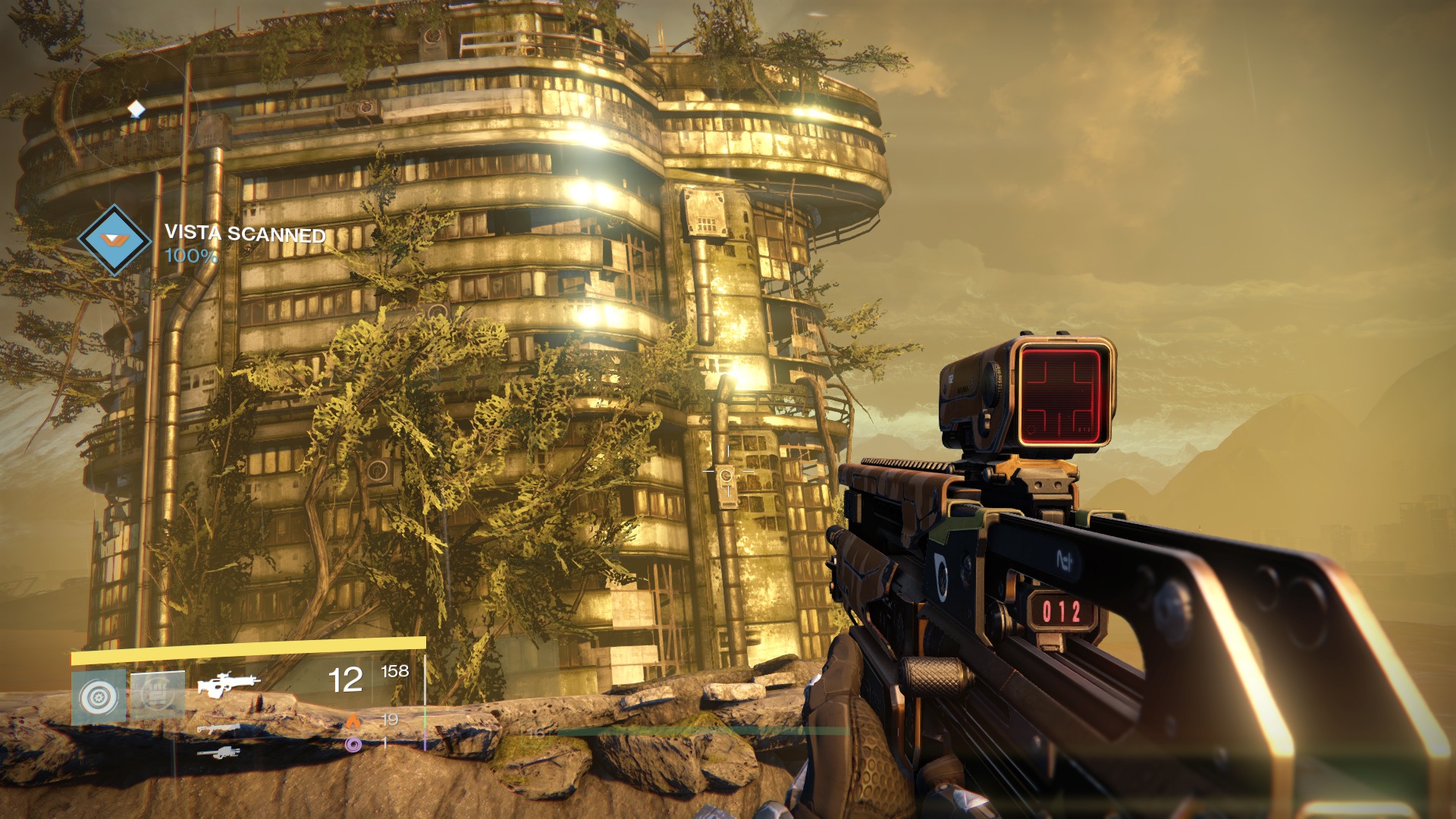Click the Vista Scanned objective diamond icon
This screenshot has height=819, width=1456.
point(115,240)
